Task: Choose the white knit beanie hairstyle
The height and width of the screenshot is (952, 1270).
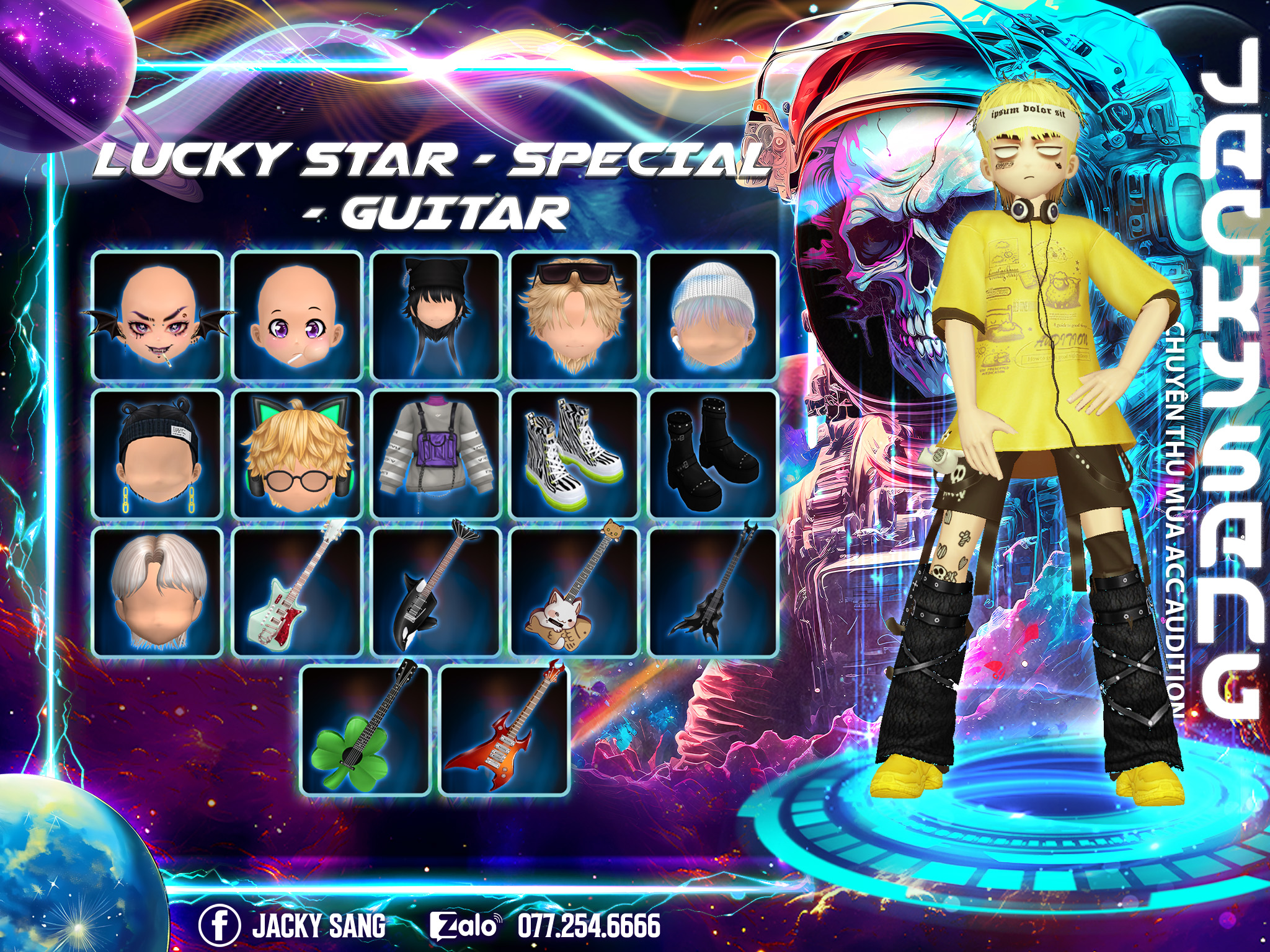Action: pos(713,316)
